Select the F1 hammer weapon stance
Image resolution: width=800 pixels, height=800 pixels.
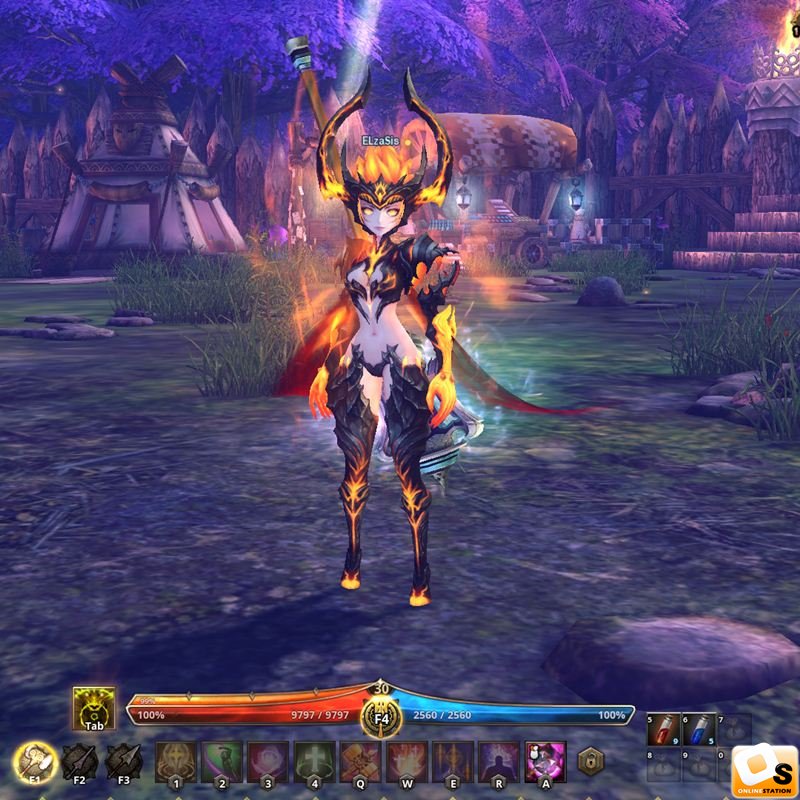pos(36,762)
